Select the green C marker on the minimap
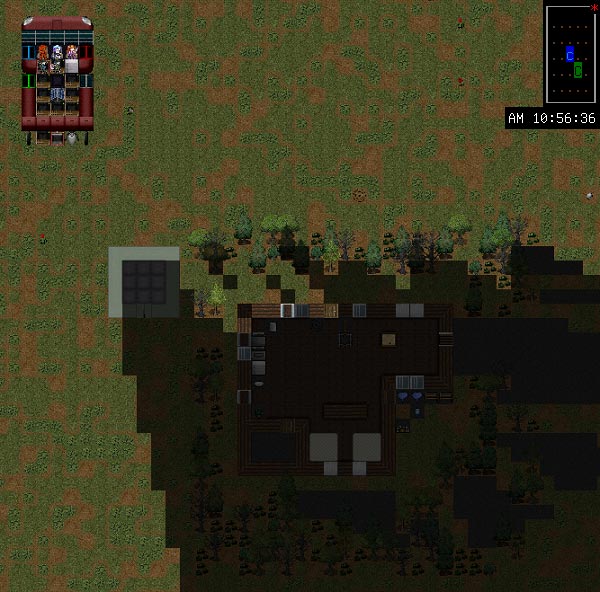 tap(578, 70)
